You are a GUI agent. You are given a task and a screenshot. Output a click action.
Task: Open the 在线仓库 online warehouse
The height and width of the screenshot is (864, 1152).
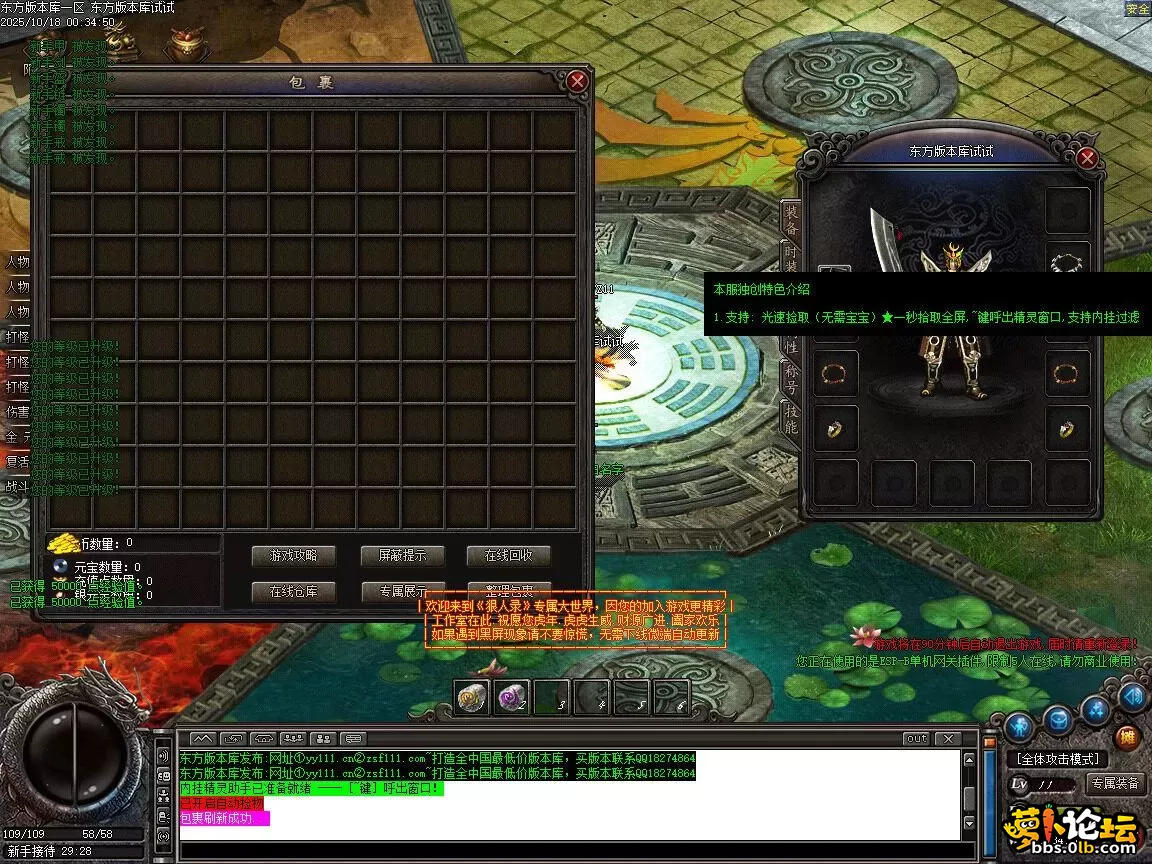[x=293, y=591]
